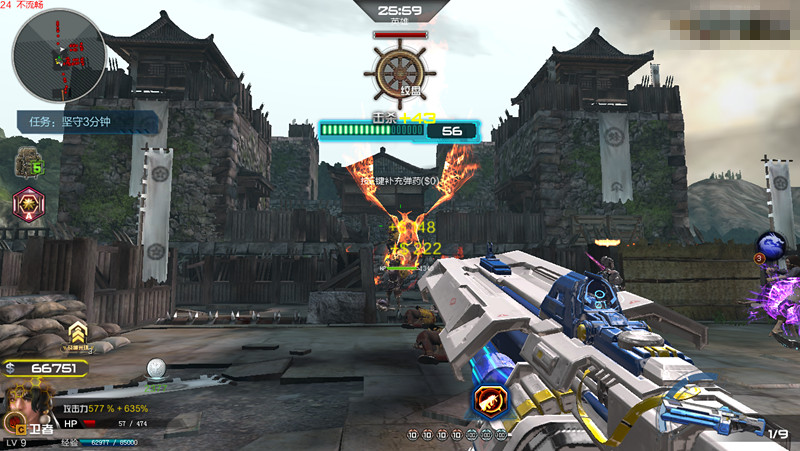Click the white orb item icon
This screenshot has width=800, height=451.
tap(155, 368)
